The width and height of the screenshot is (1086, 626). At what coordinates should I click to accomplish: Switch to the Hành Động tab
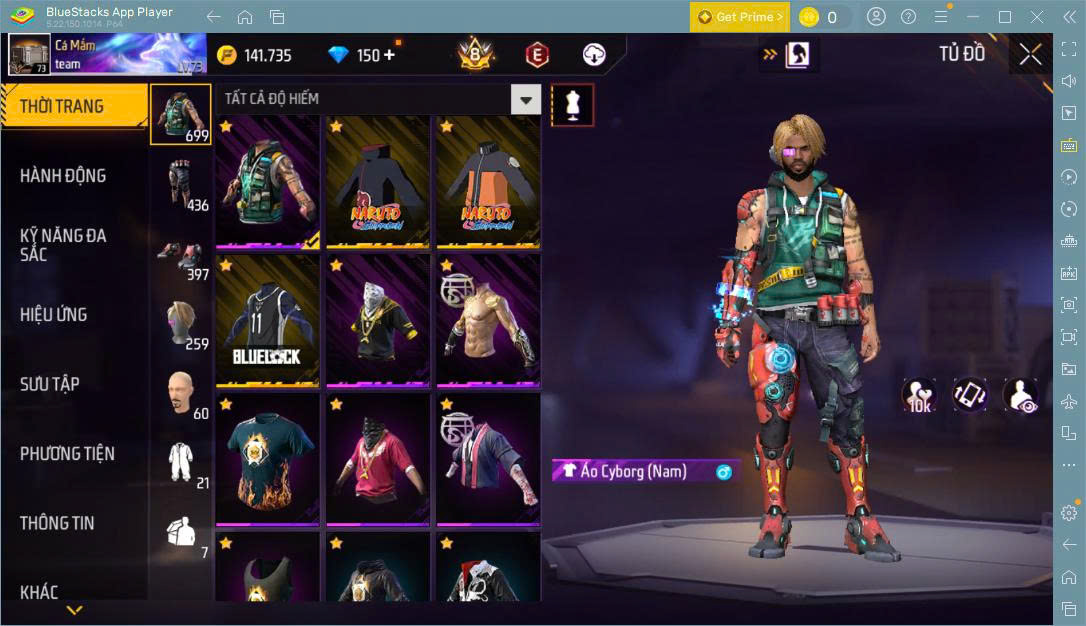63,176
